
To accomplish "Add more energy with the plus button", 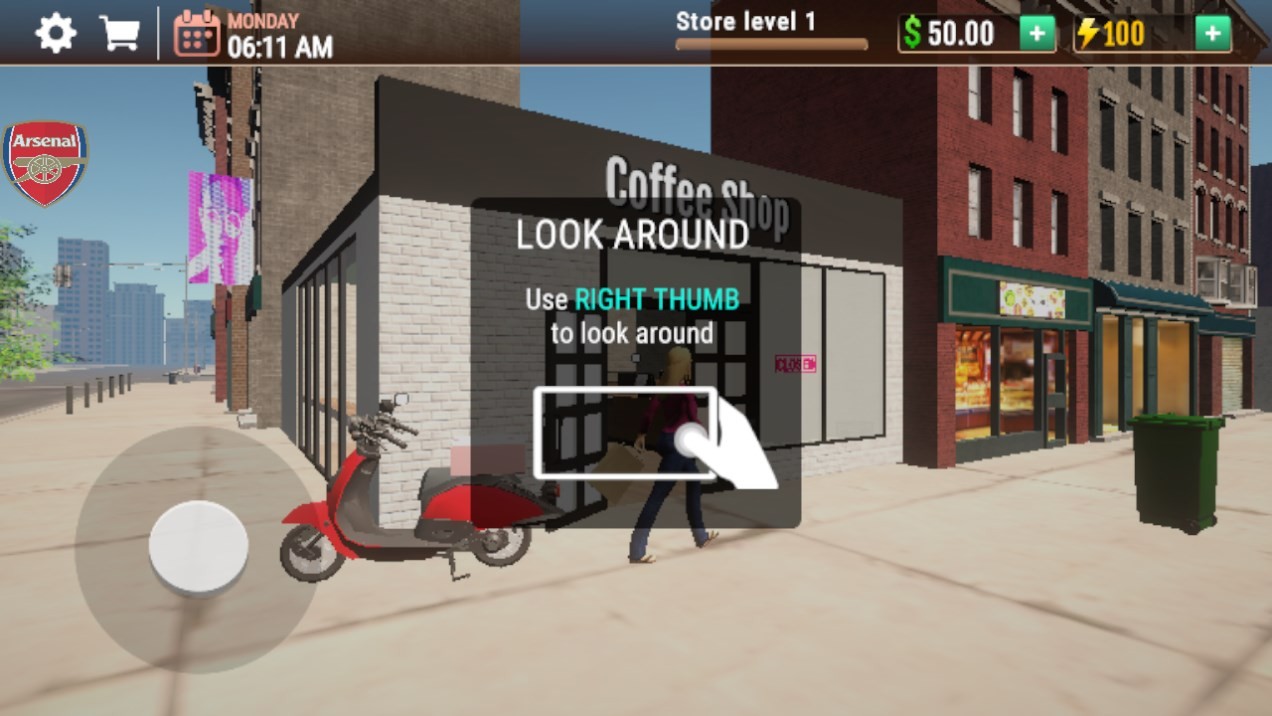I will click(x=1212, y=34).
